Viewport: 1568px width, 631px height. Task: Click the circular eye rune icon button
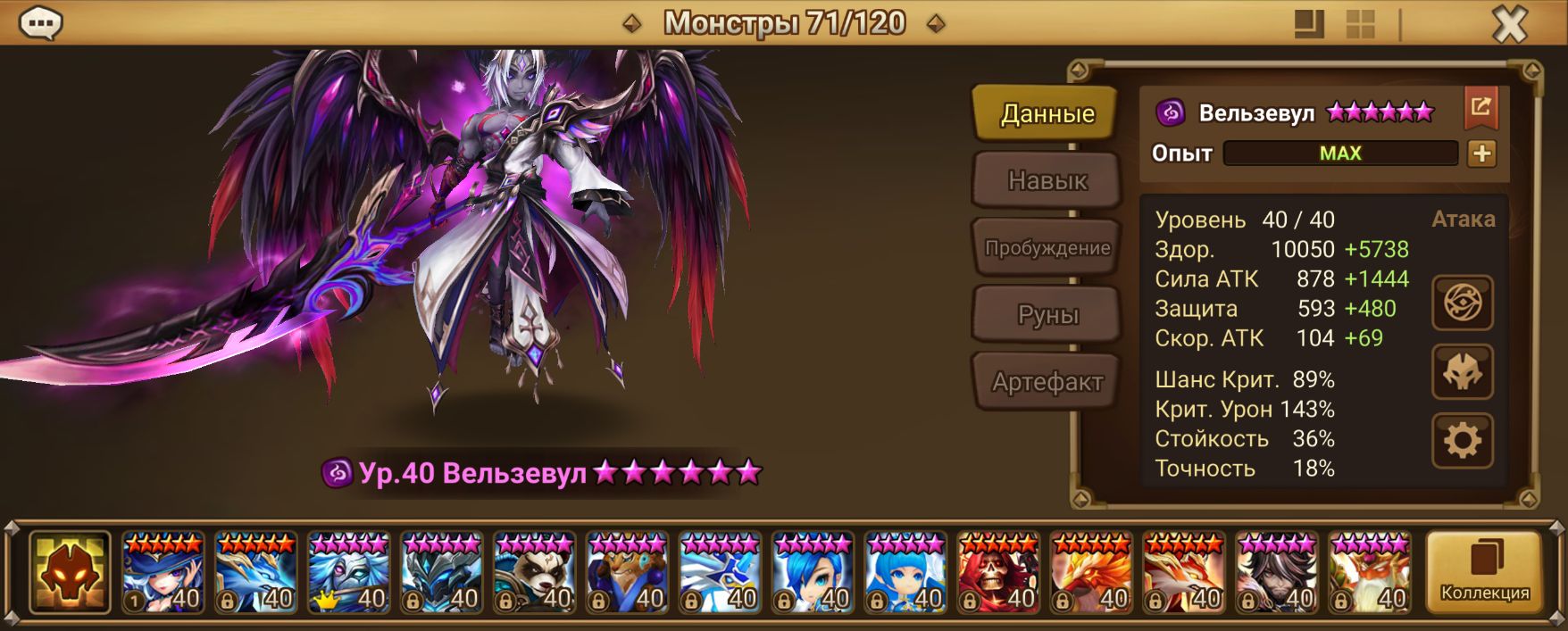(x=1462, y=303)
